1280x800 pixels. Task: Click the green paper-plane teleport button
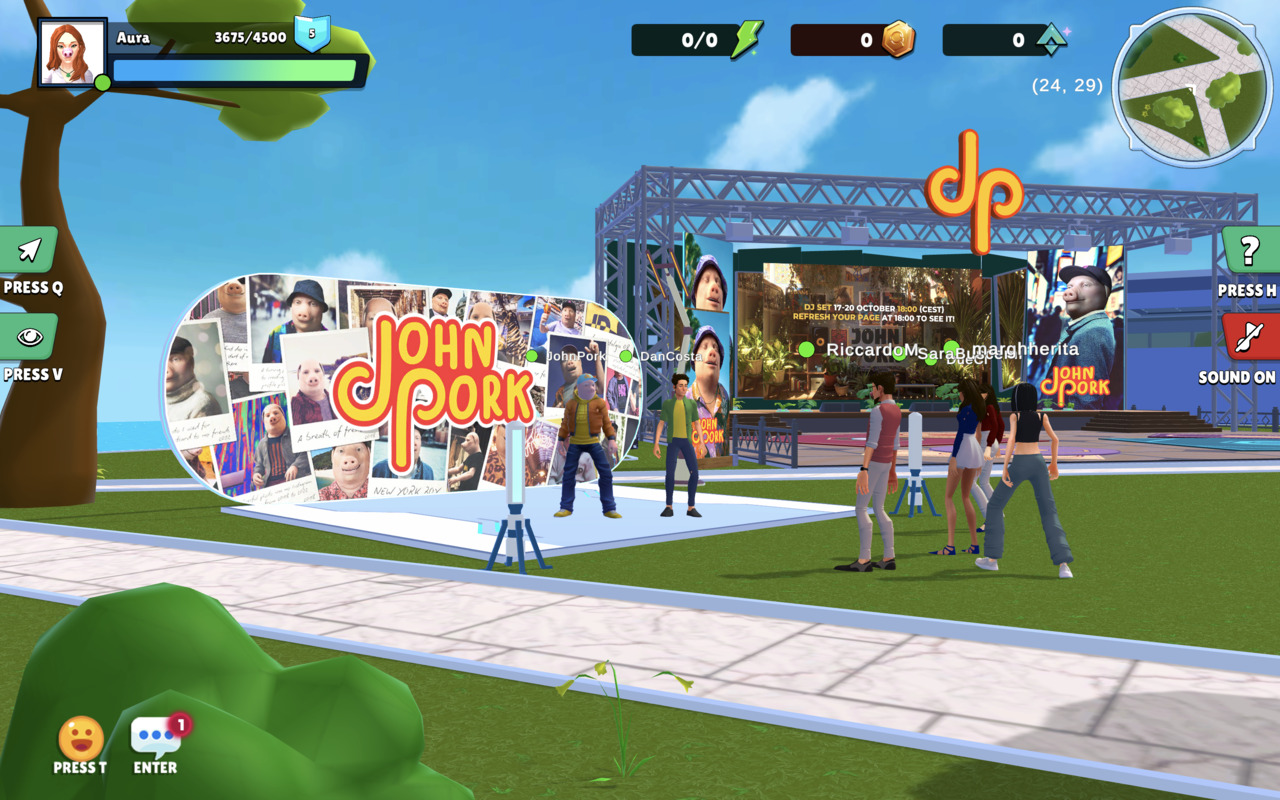tap(29, 250)
